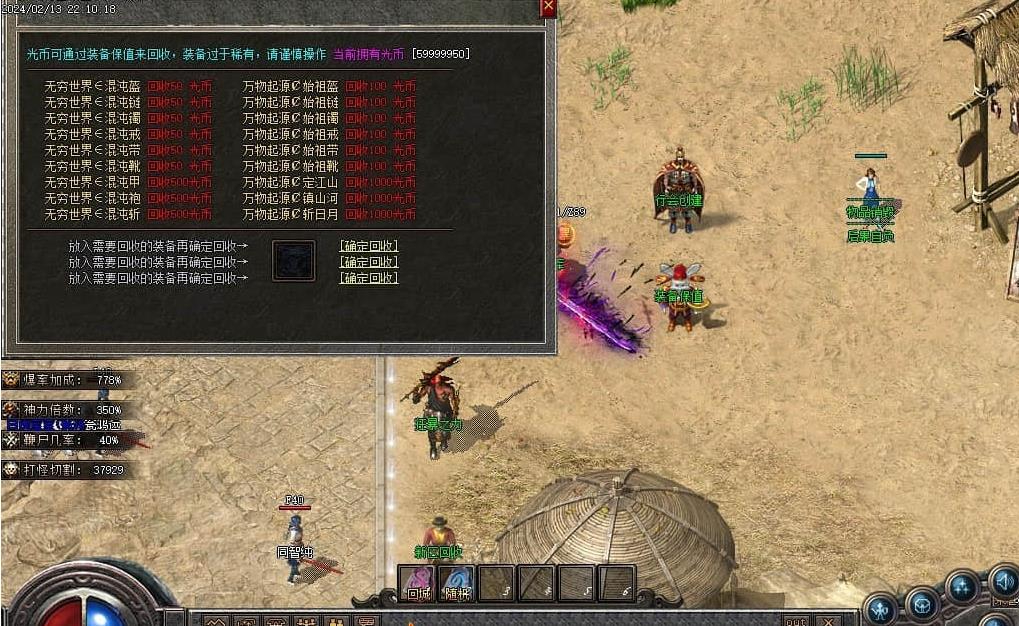Image resolution: width=1019 pixels, height=626 pixels.
Task: Close the equipment recycle dialog
Action: [x=547, y=8]
